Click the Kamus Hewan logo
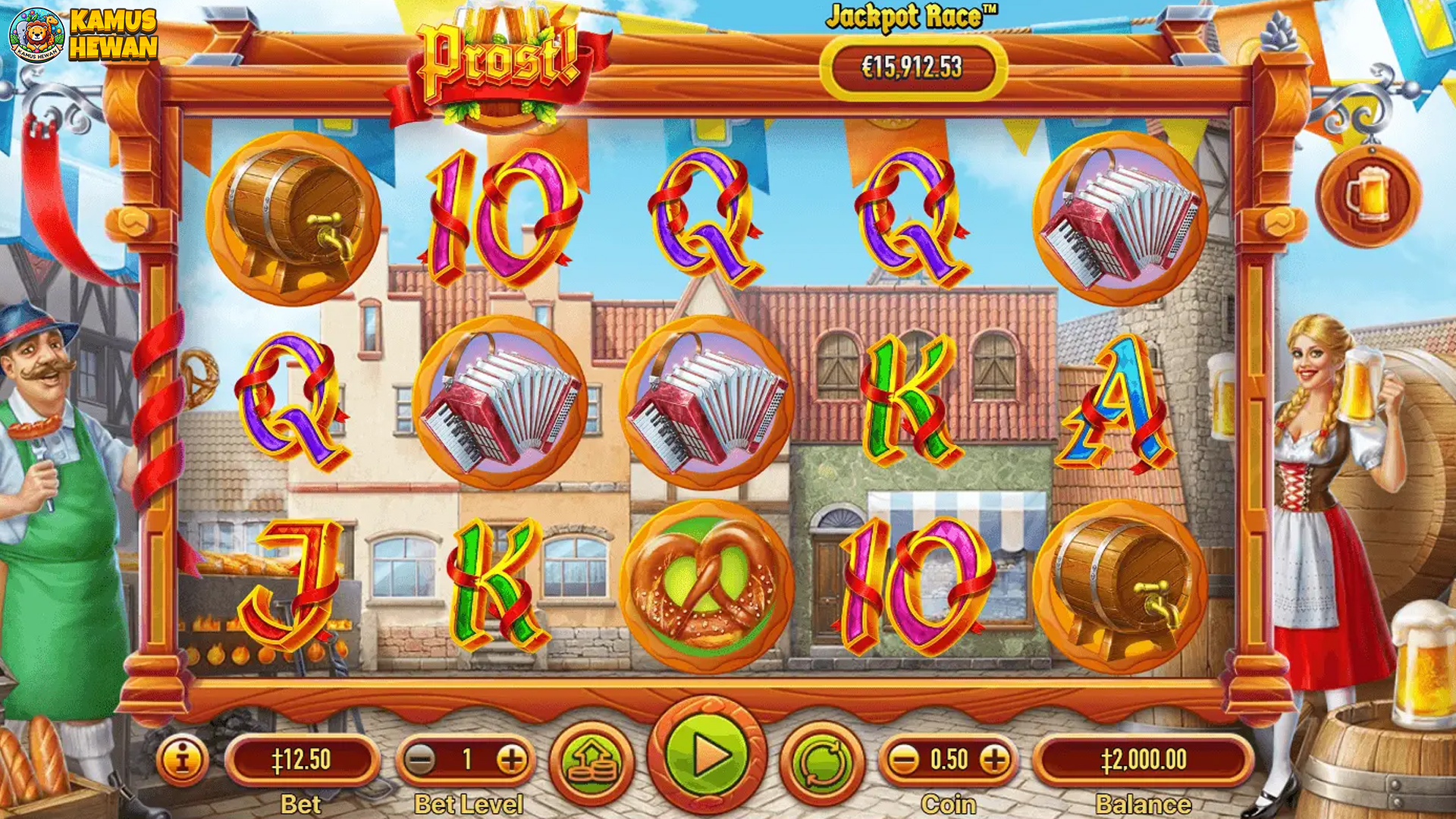Screen dimensions: 1456x819 pyautogui.click(x=83, y=35)
